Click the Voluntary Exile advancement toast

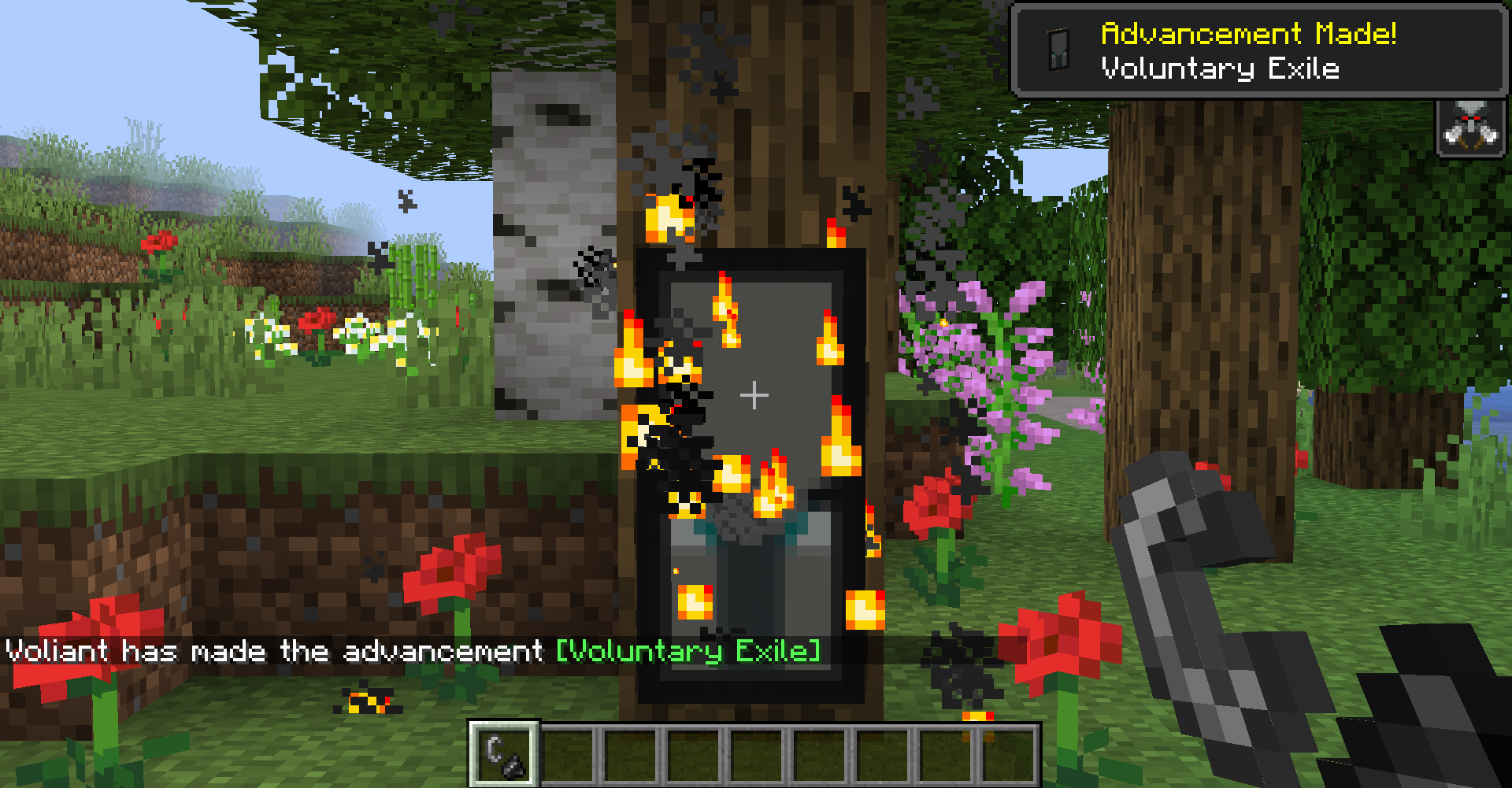[1258, 51]
